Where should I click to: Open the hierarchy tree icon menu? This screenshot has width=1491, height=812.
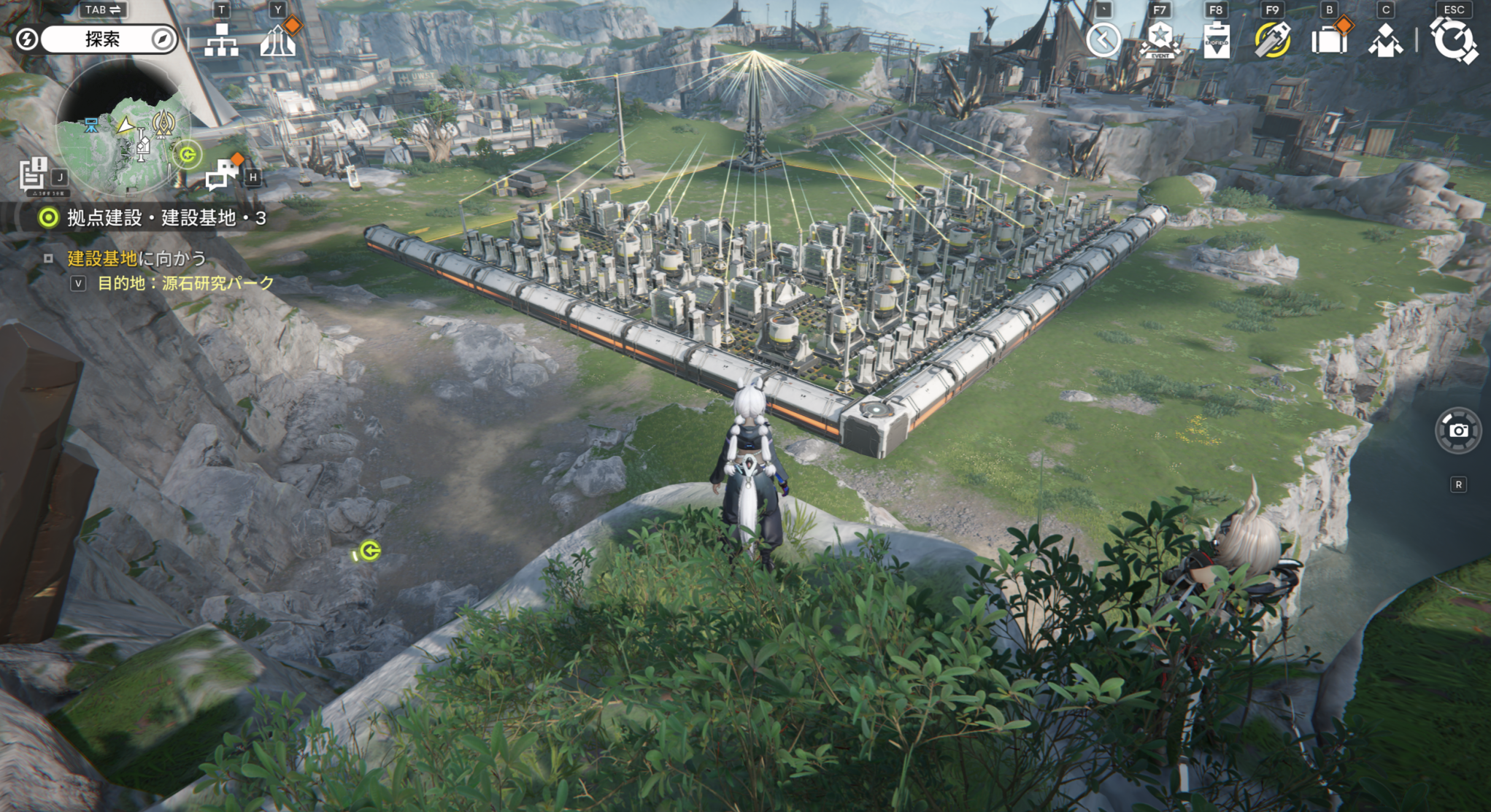[x=221, y=41]
